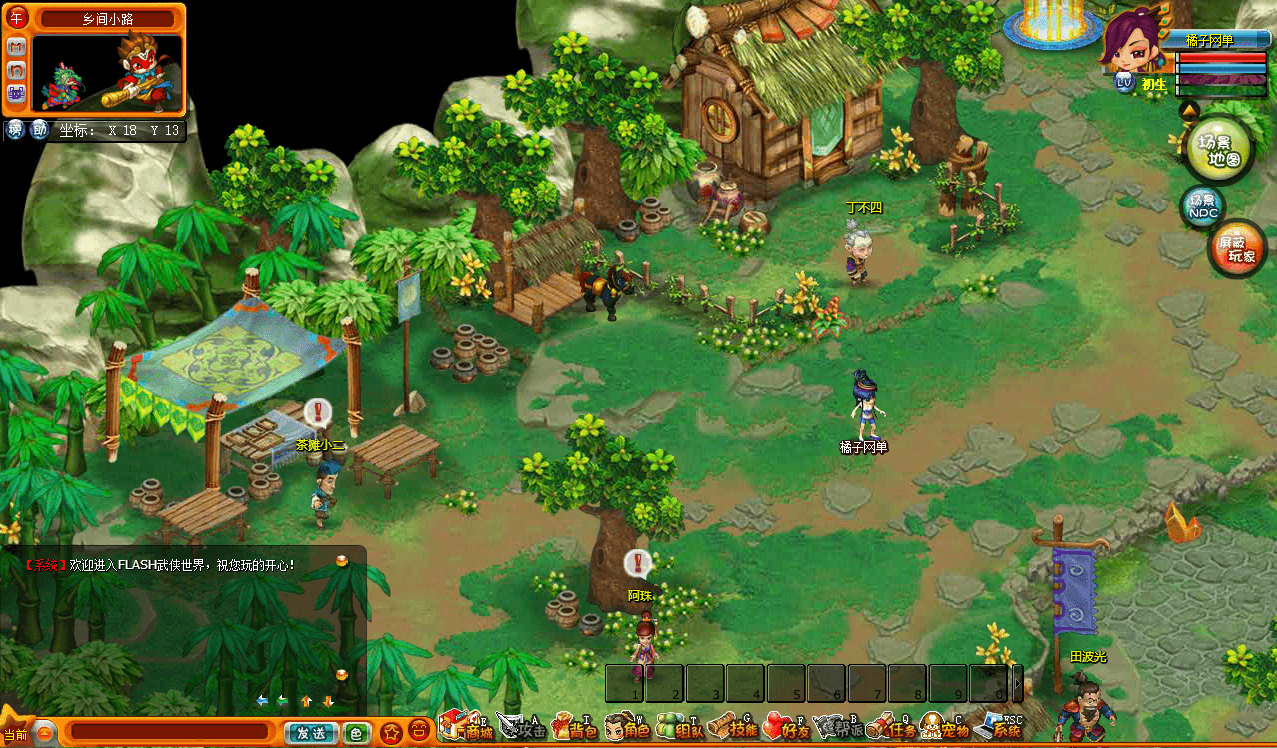This screenshot has height=748, width=1277.
Task: Open the 好友 friends list
Action: pyautogui.click(x=786, y=728)
